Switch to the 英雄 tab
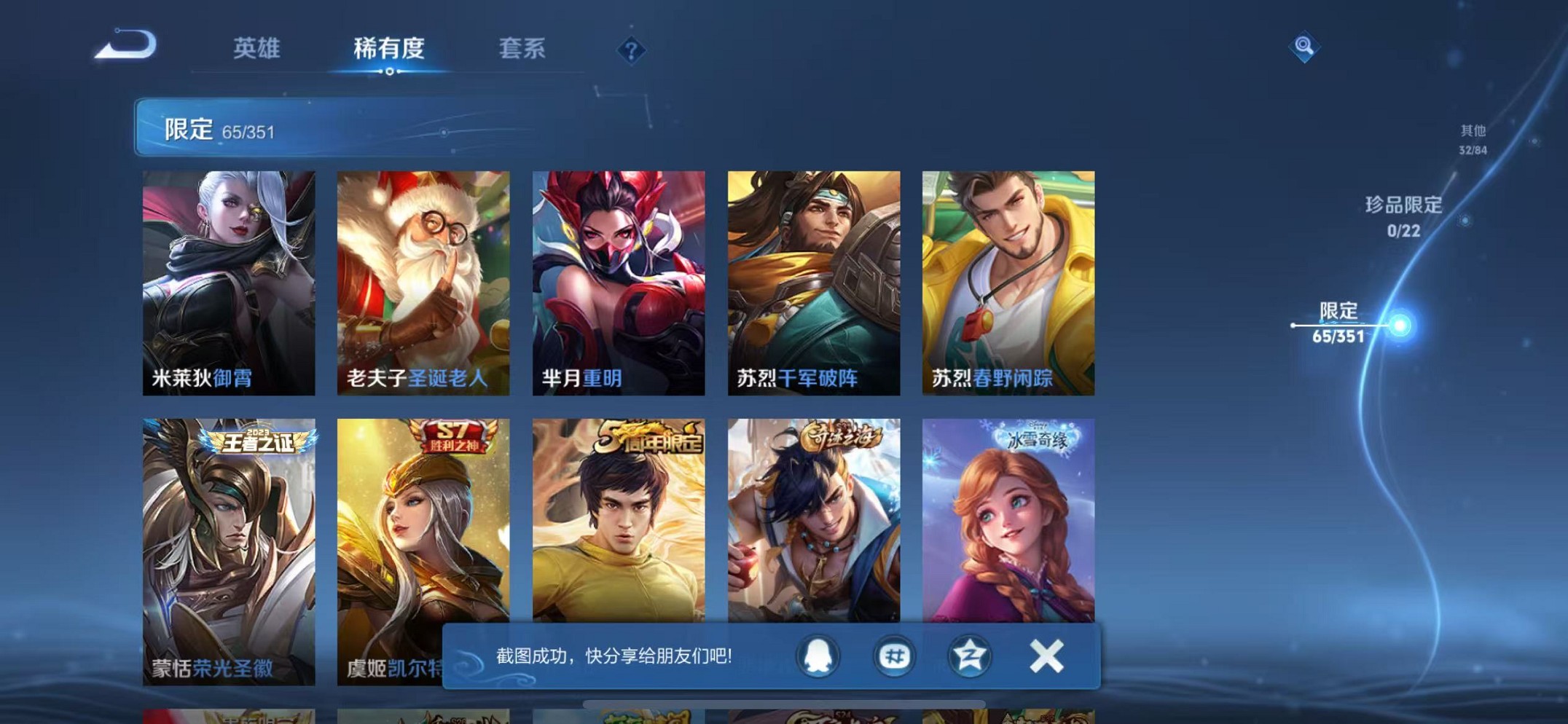The image size is (1568, 724). [x=256, y=49]
